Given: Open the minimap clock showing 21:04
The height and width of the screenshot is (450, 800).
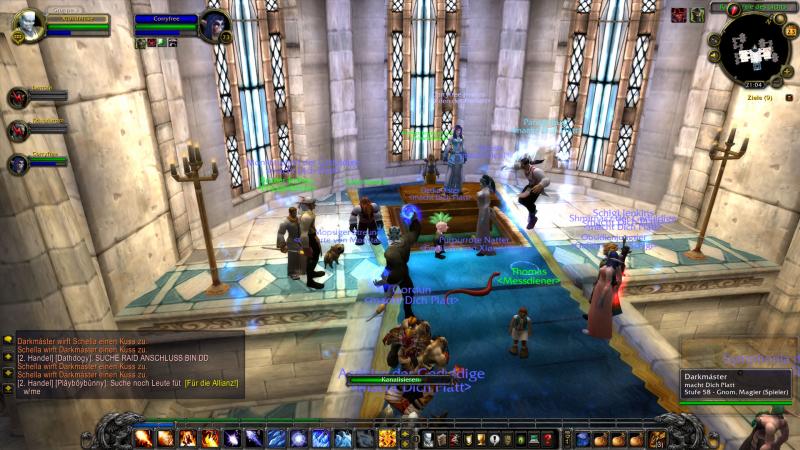Looking at the screenshot, I should 753,86.
